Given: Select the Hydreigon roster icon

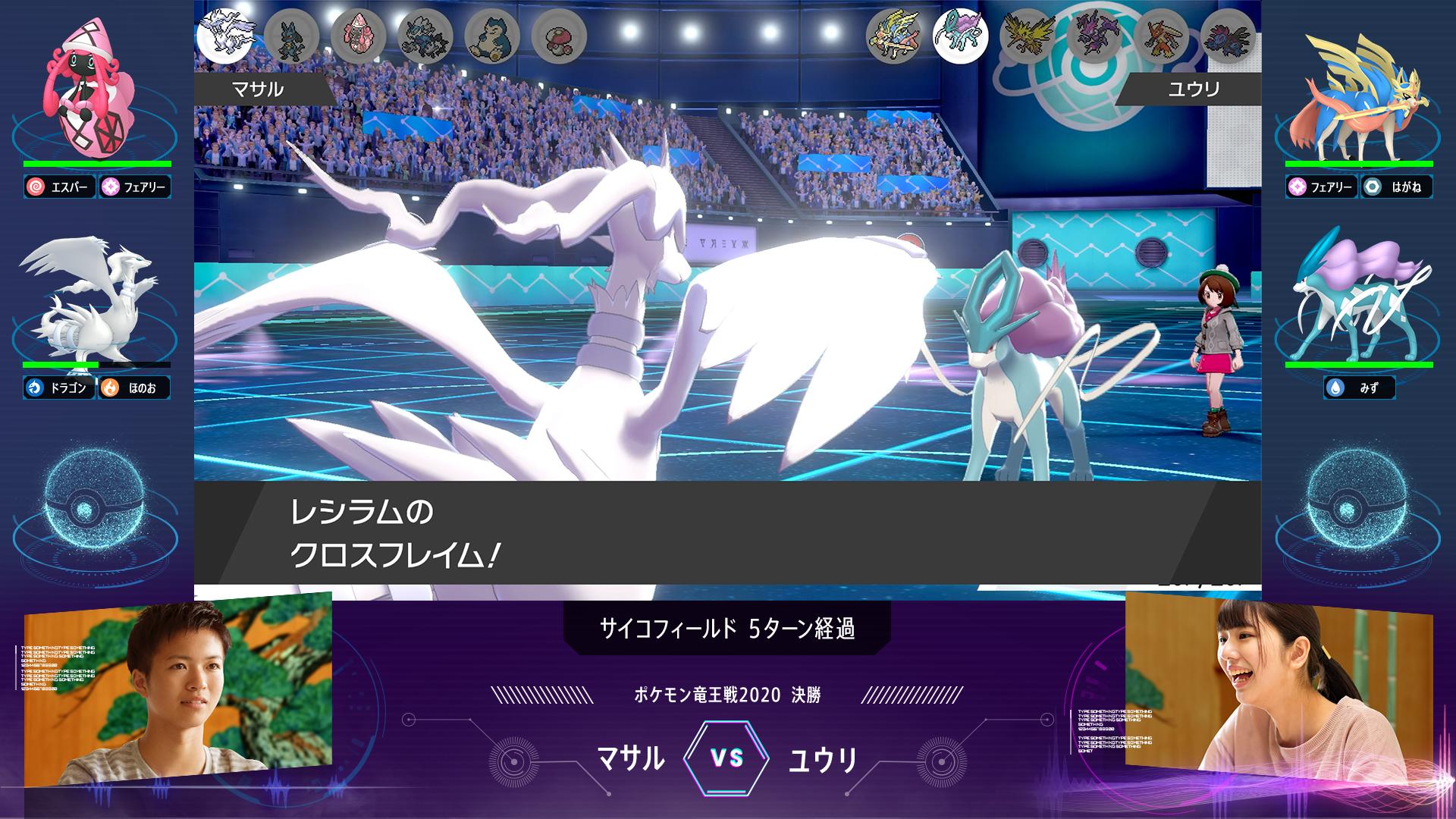Looking at the screenshot, I should tap(1228, 36).
